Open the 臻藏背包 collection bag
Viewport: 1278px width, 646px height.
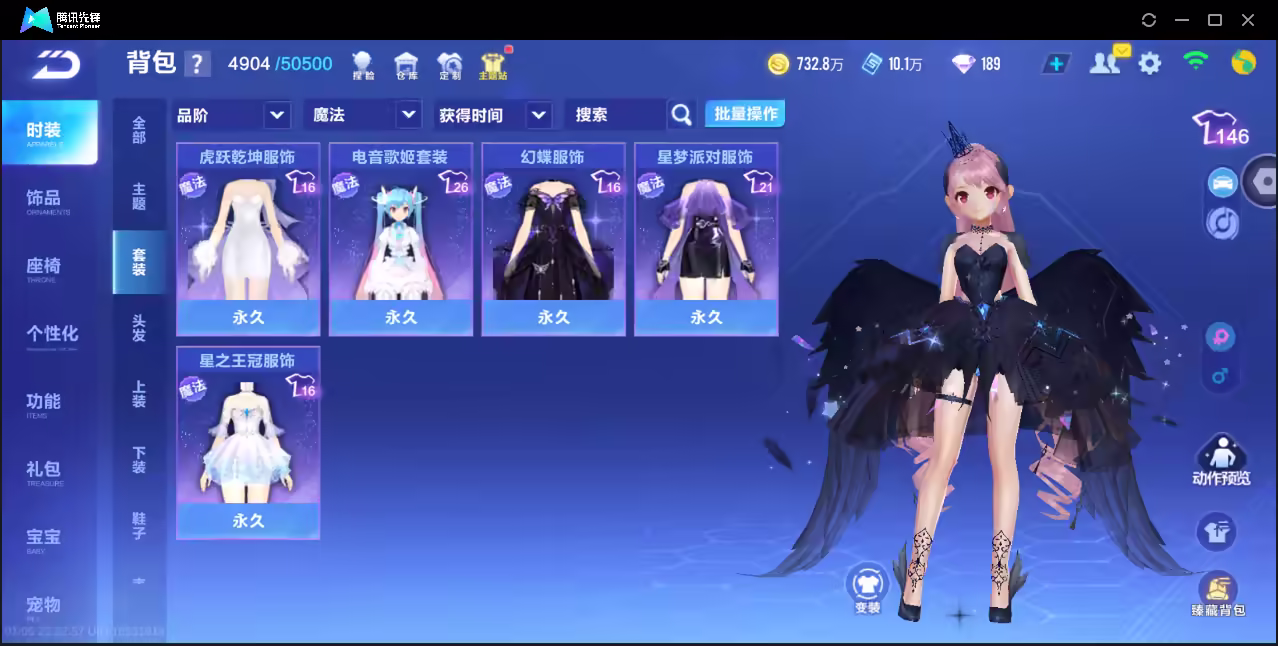(x=1217, y=595)
